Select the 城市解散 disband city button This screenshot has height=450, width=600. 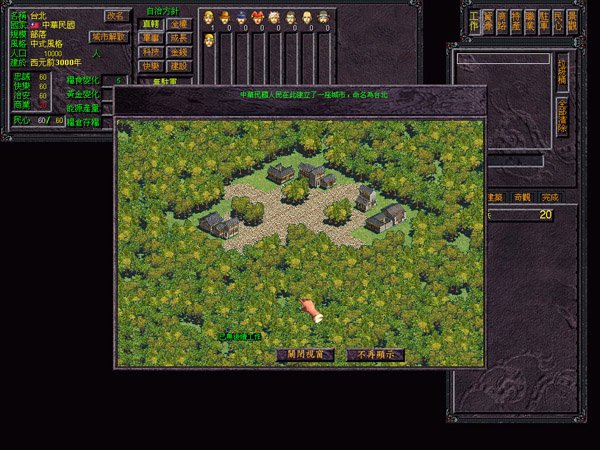coord(109,37)
